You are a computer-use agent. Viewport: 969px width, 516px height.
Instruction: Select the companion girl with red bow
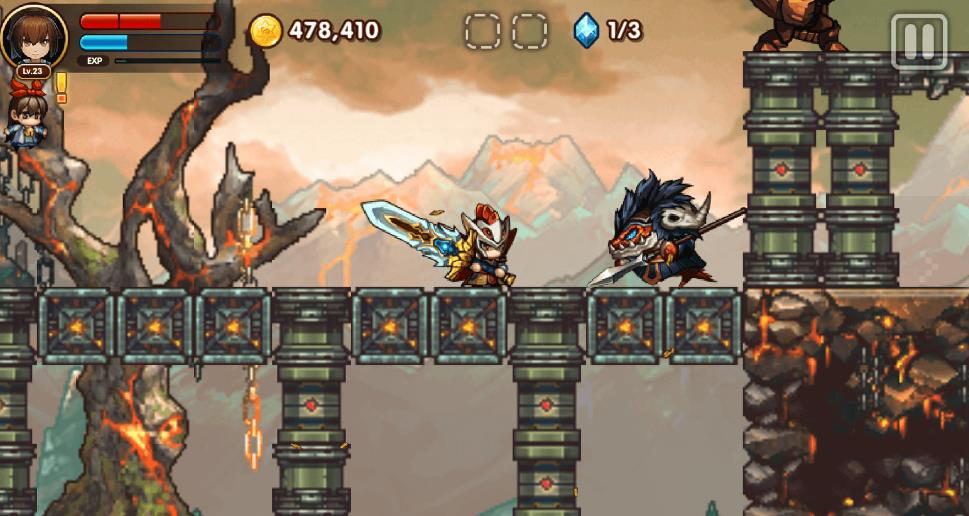pos(27,117)
